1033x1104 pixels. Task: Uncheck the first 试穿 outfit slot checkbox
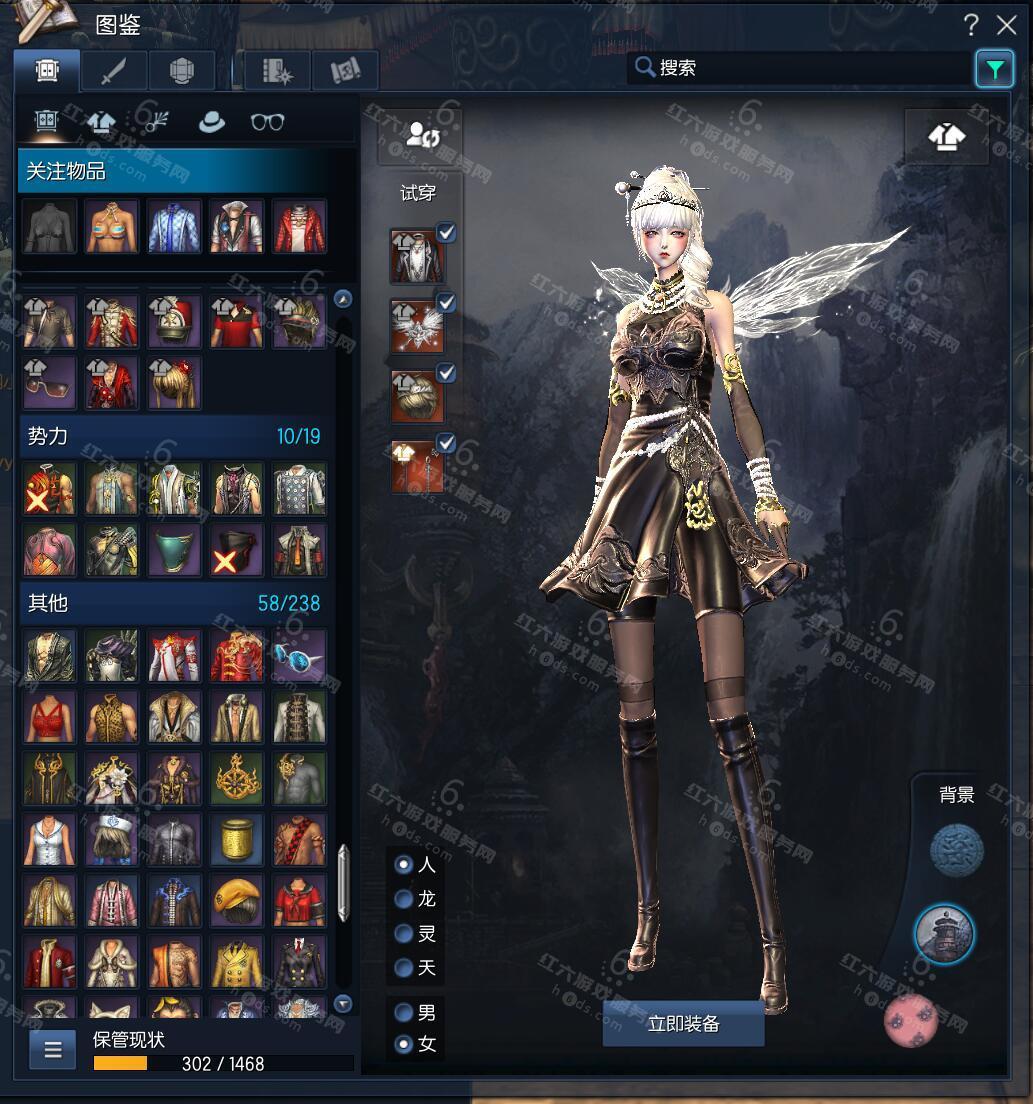tap(447, 233)
